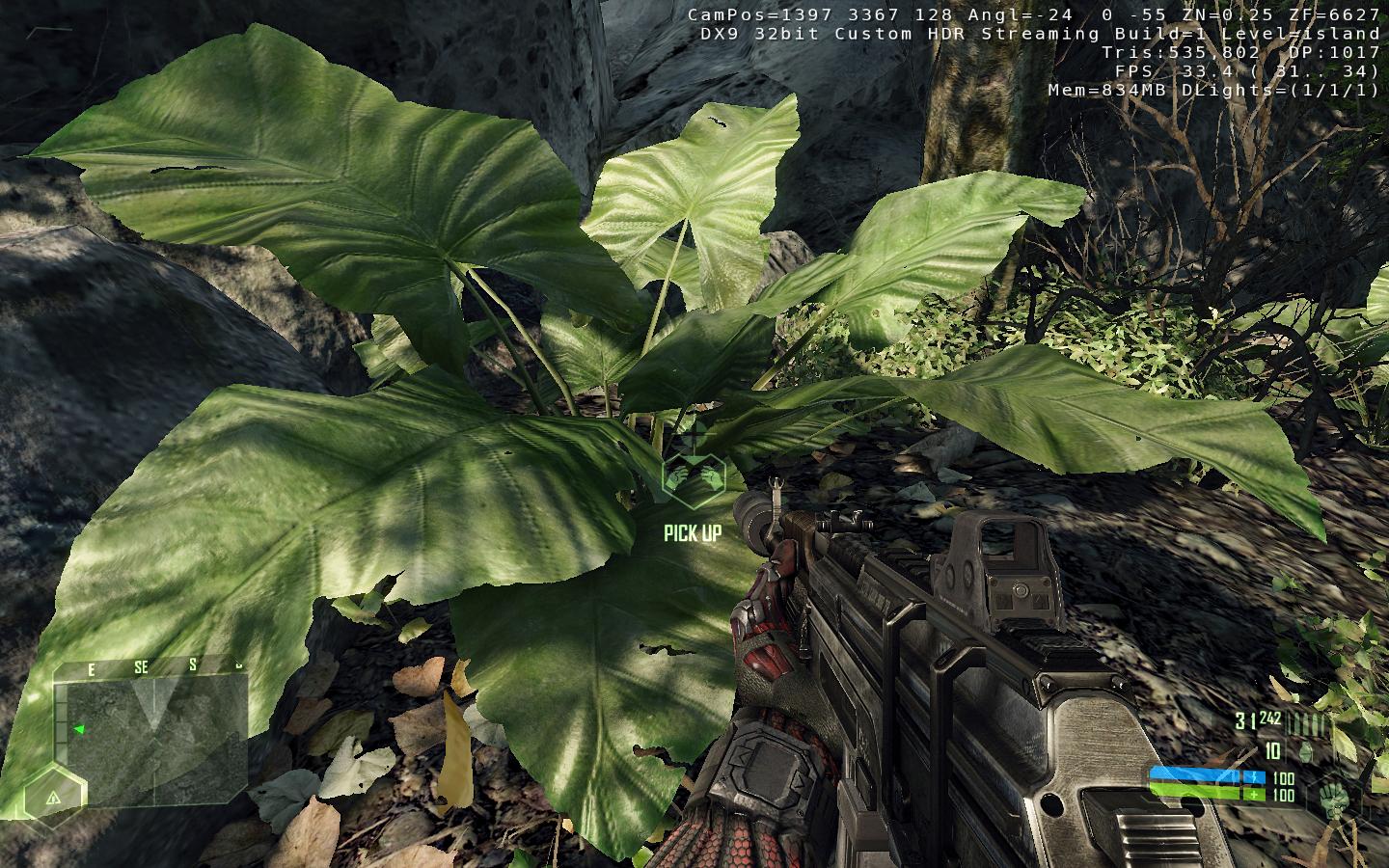Click the green player arrow on the minimap
Viewport: 1389px width, 868px height.
(80, 729)
